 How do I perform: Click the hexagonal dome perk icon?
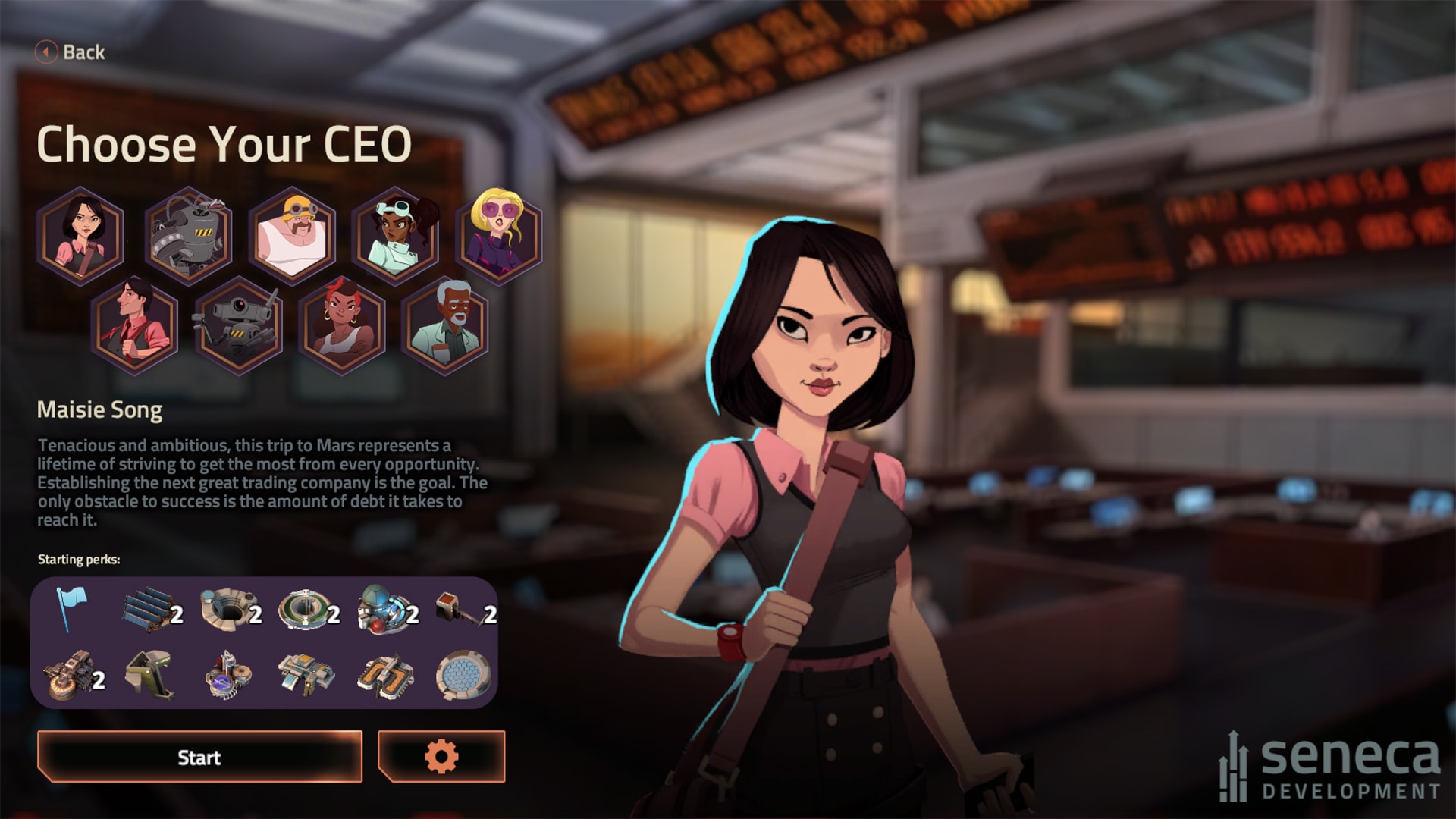tap(462, 675)
